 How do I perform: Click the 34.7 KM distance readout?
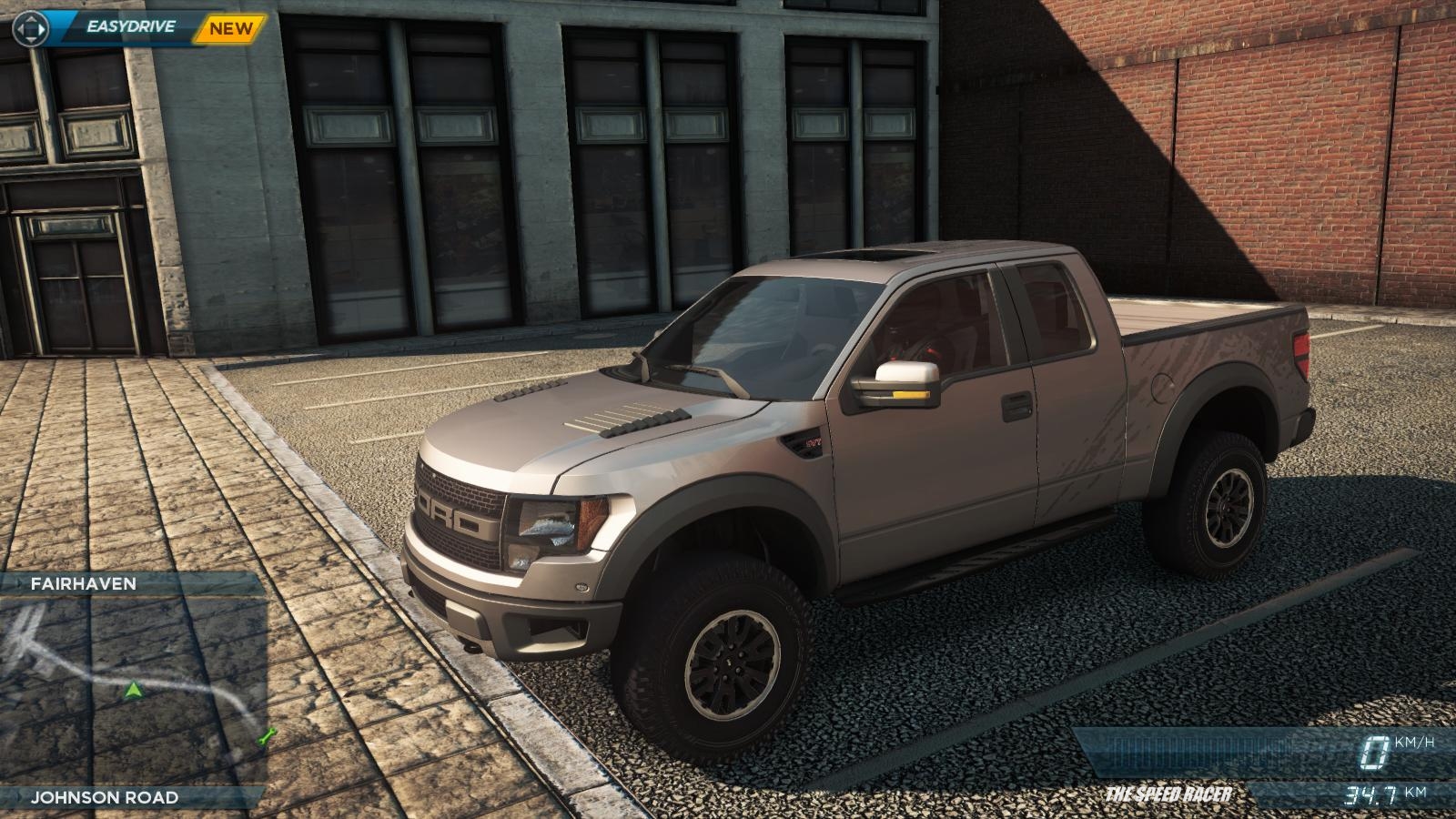[x=1376, y=794]
